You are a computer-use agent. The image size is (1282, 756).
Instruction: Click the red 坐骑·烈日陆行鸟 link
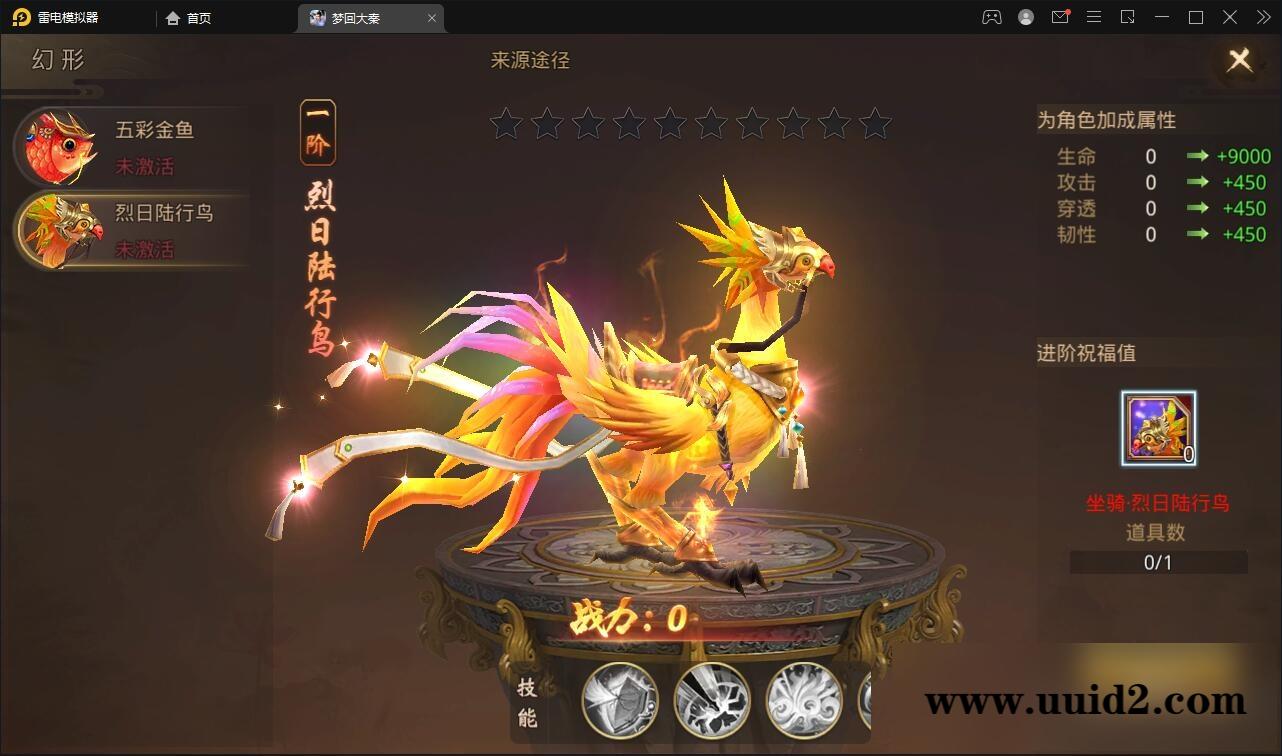click(1157, 505)
